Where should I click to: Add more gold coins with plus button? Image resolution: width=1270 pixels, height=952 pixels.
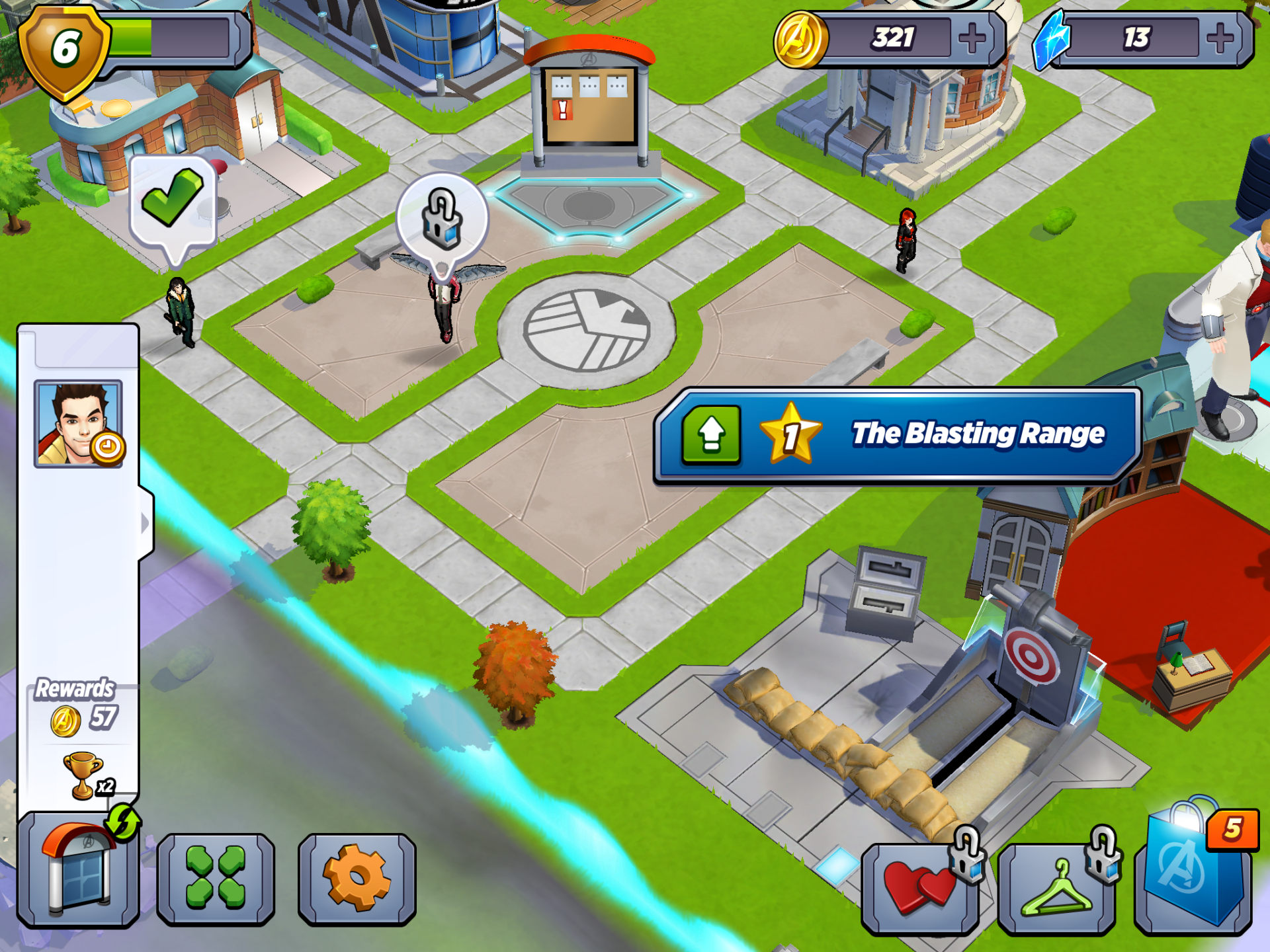point(972,38)
